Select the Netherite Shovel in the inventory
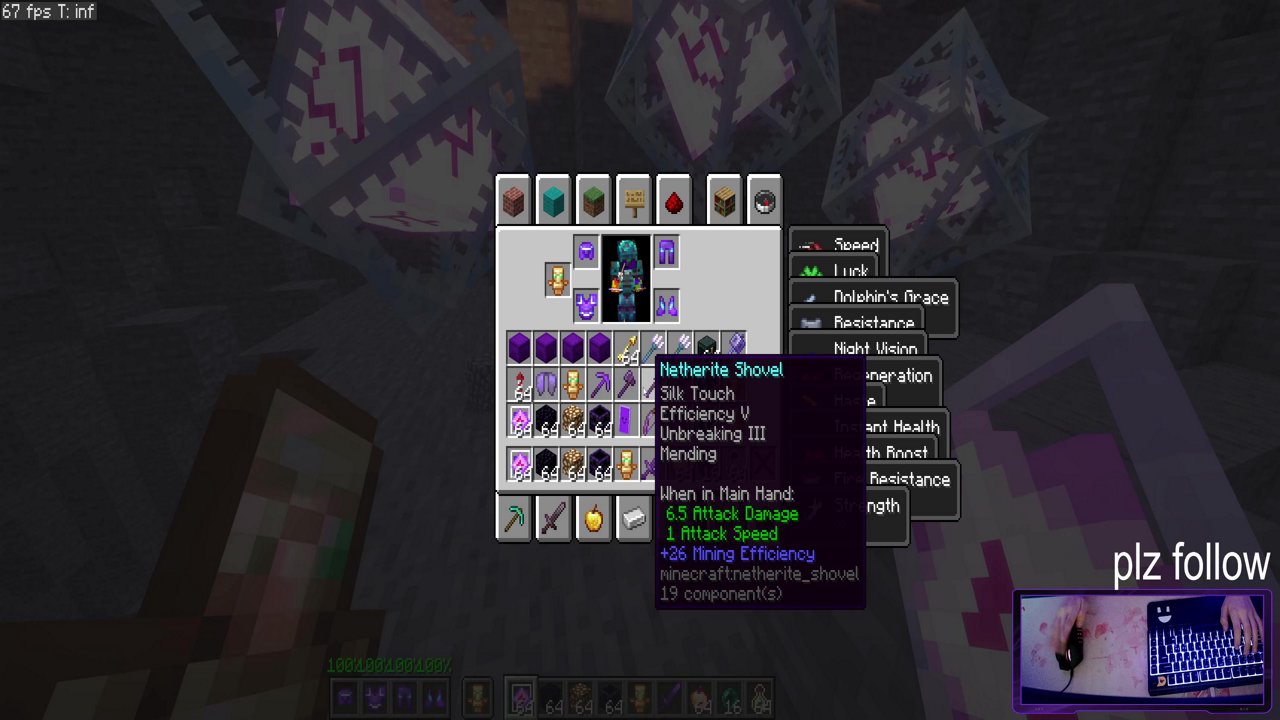This screenshot has width=1280, height=720. coord(737,345)
